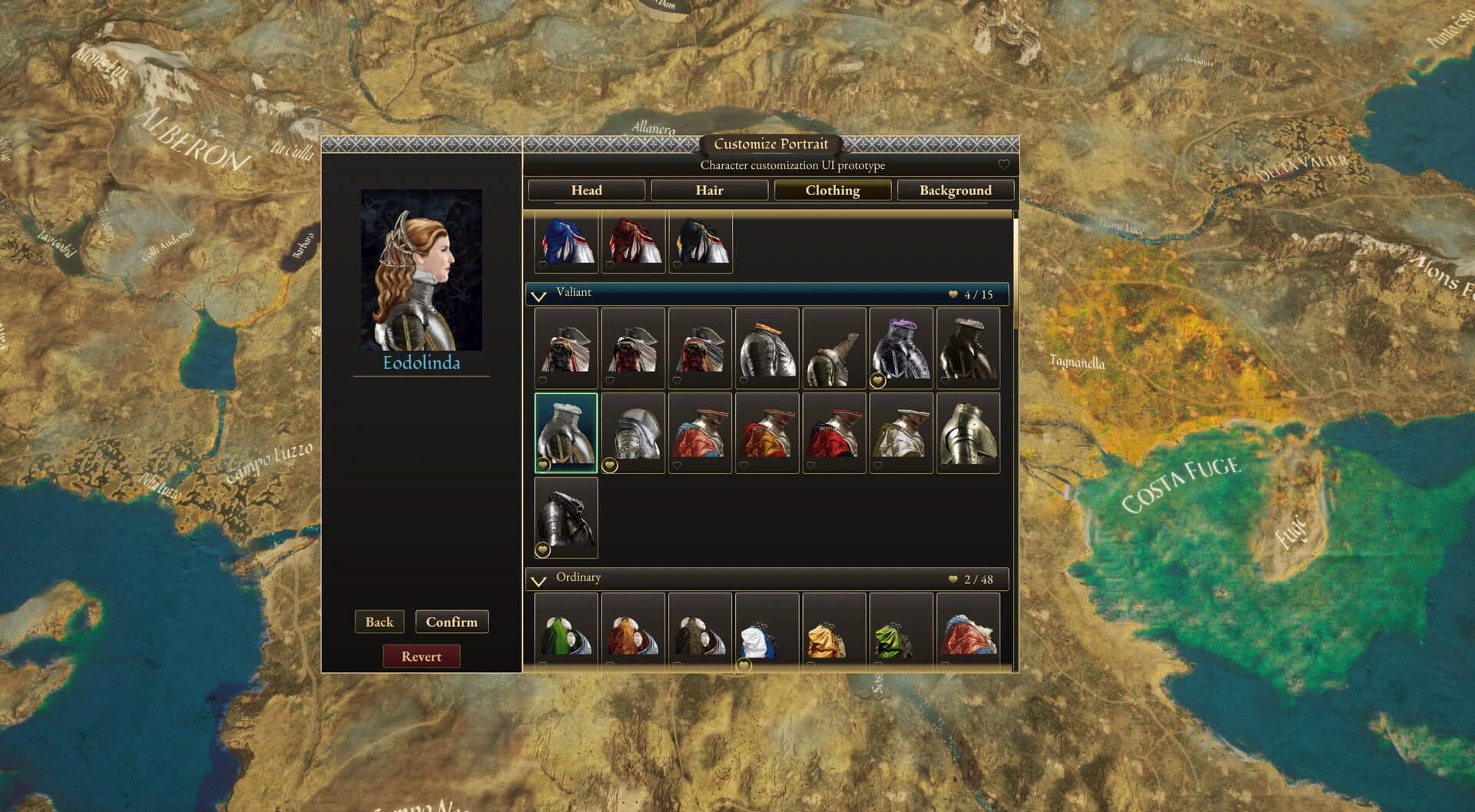Viewport: 1475px width, 812px height.
Task: Select the winged pauldron armor
Action: [834, 347]
